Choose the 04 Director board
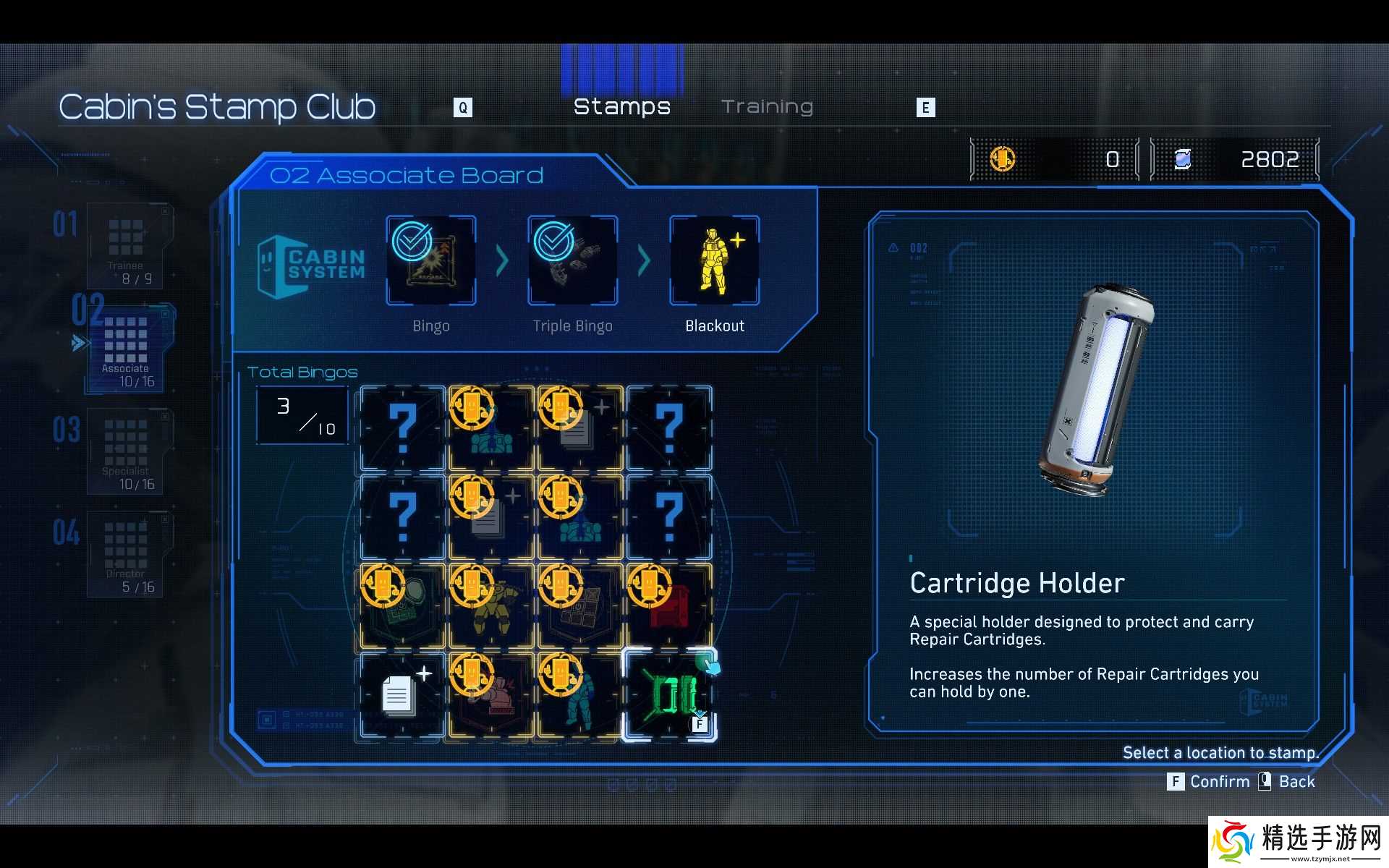Viewport: 1389px width, 868px height. click(127, 555)
